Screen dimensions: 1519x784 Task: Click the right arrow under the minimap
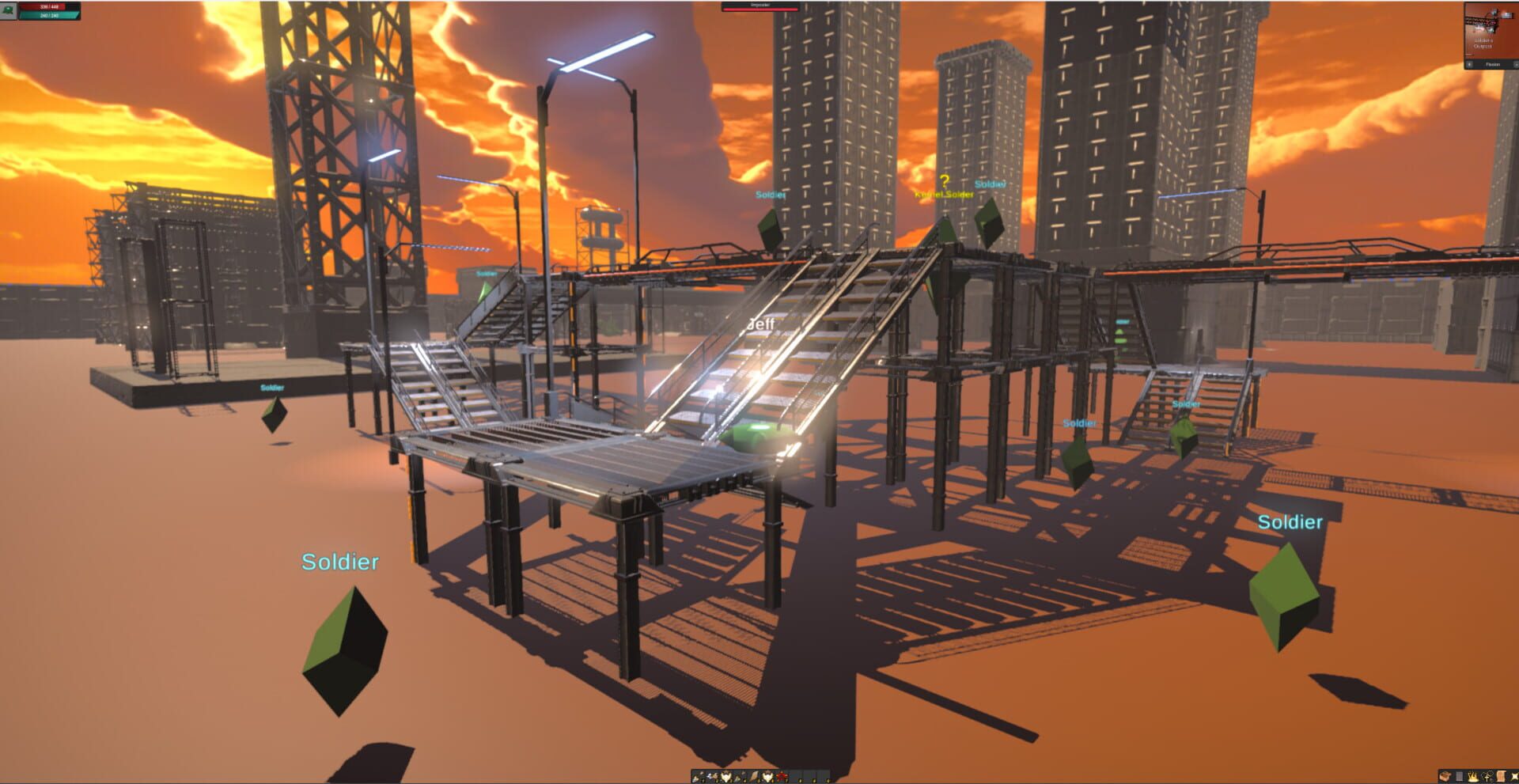[x=1517, y=65]
